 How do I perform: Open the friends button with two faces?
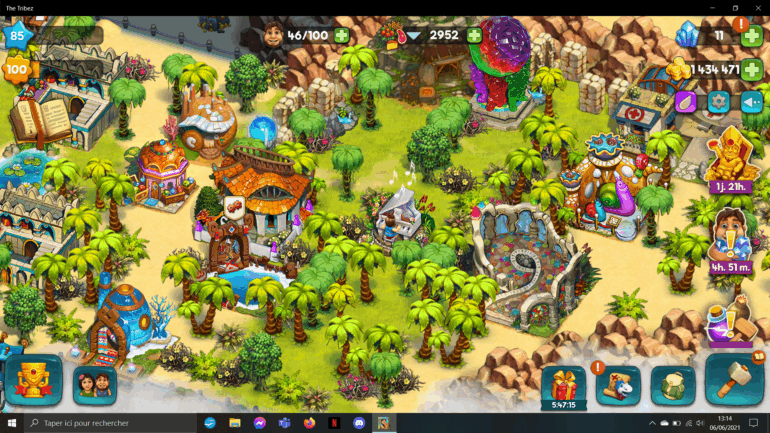coord(94,384)
